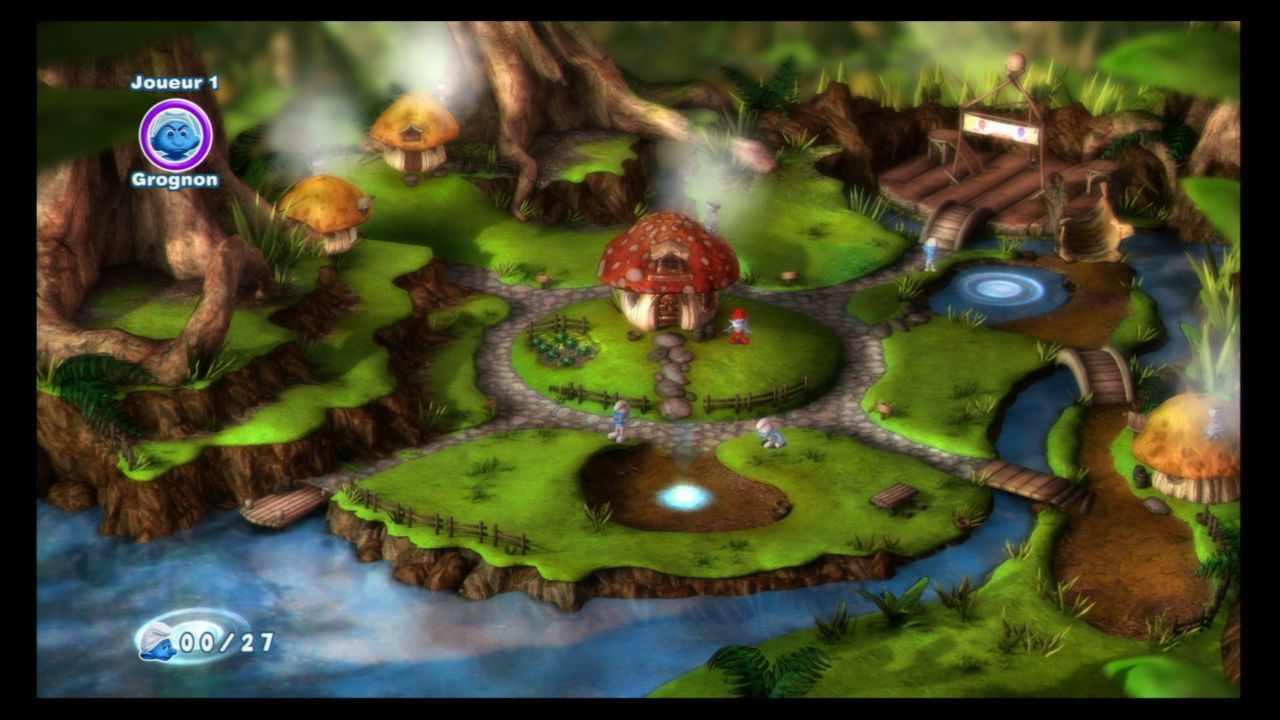Select the Grognon character portrait

175,135
